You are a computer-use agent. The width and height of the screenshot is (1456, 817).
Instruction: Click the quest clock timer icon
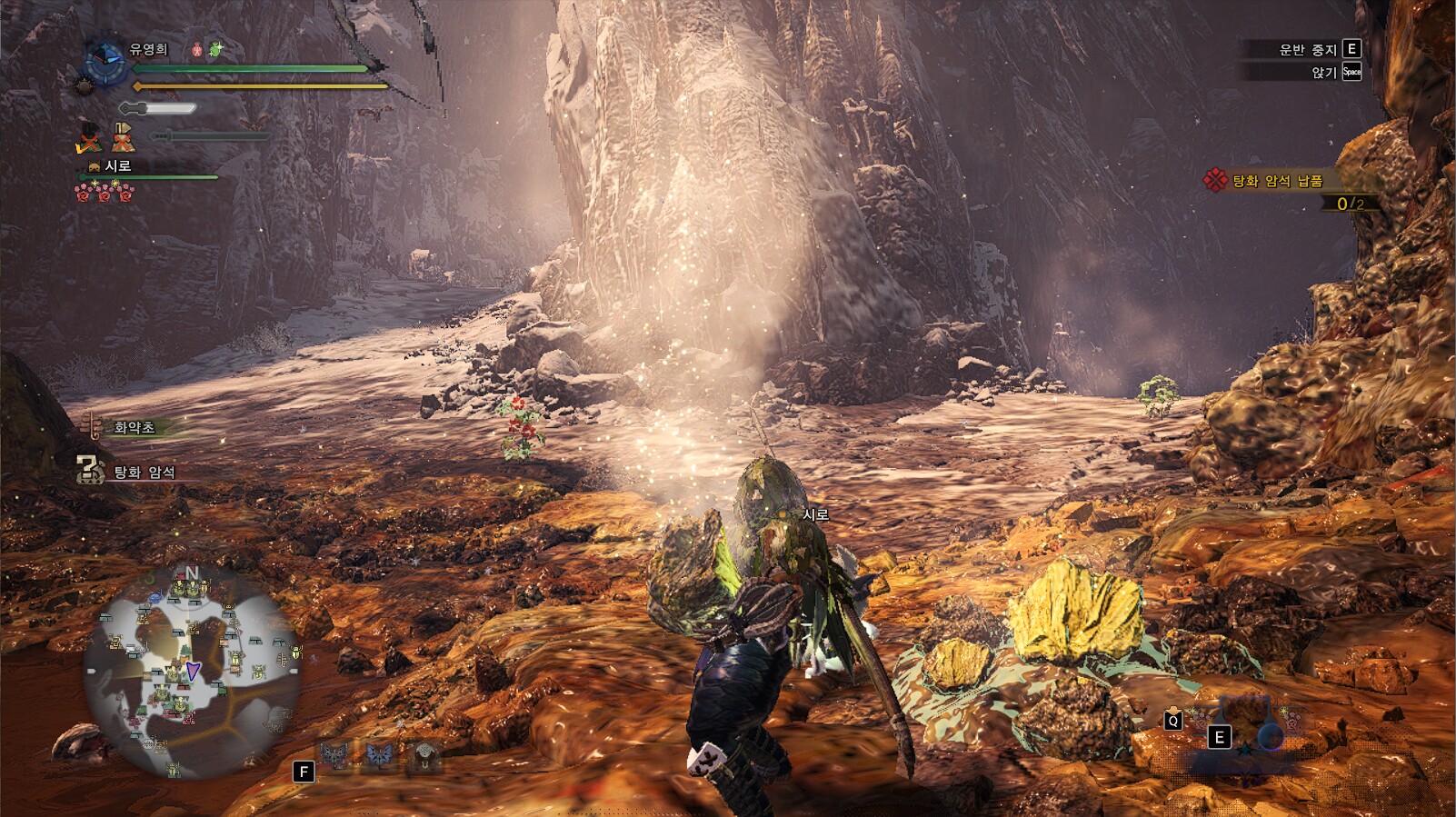tap(105, 63)
